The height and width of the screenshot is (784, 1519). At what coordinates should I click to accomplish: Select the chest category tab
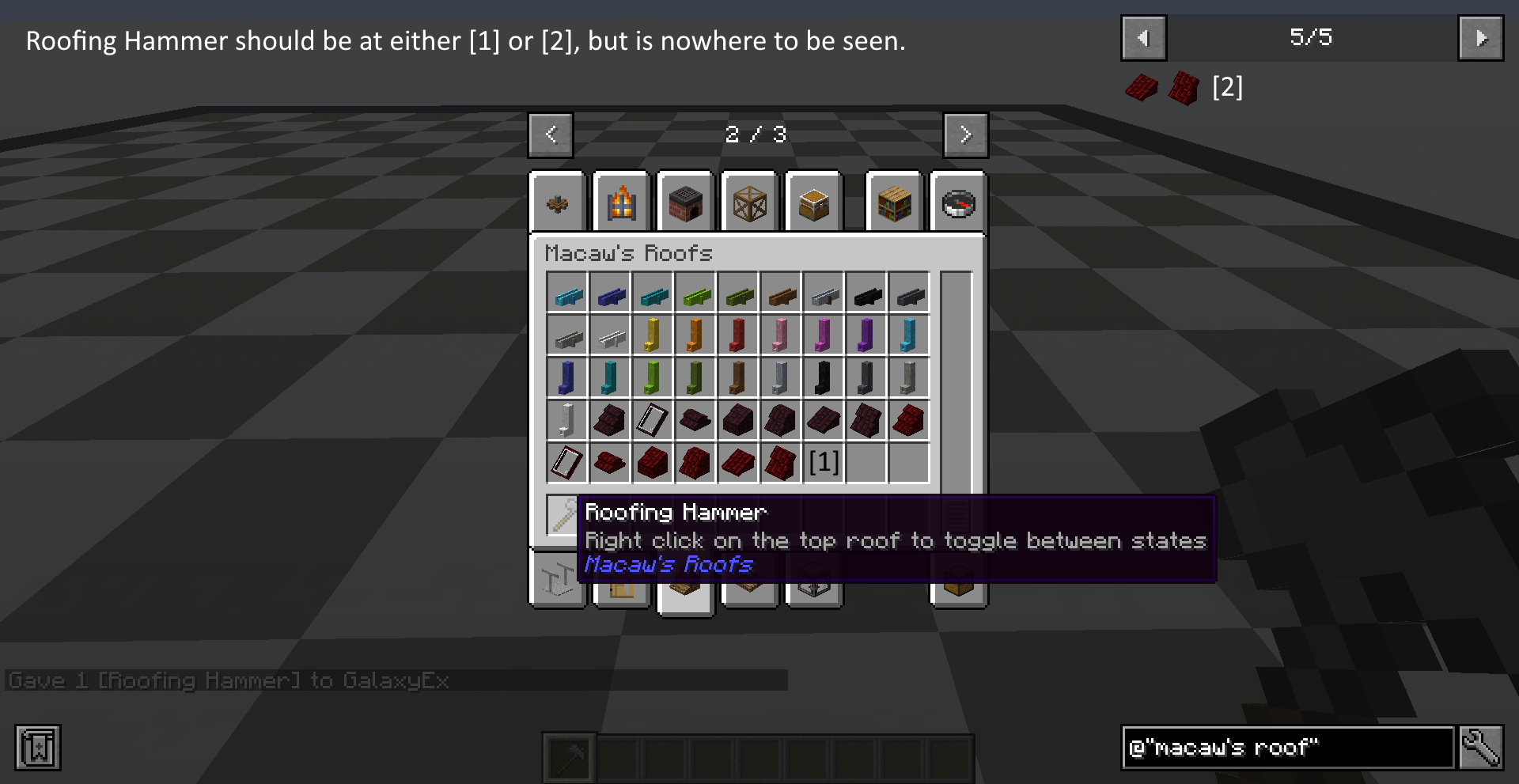point(814,203)
